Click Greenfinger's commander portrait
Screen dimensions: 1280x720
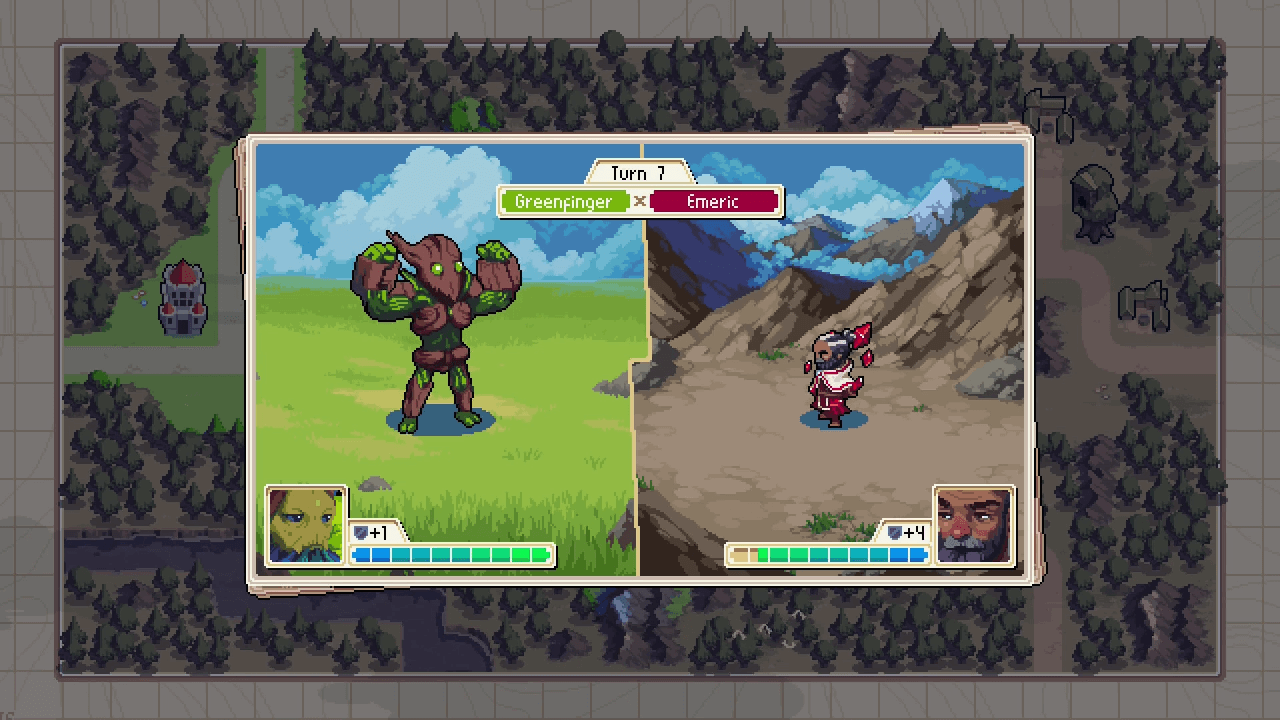[306, 526]
